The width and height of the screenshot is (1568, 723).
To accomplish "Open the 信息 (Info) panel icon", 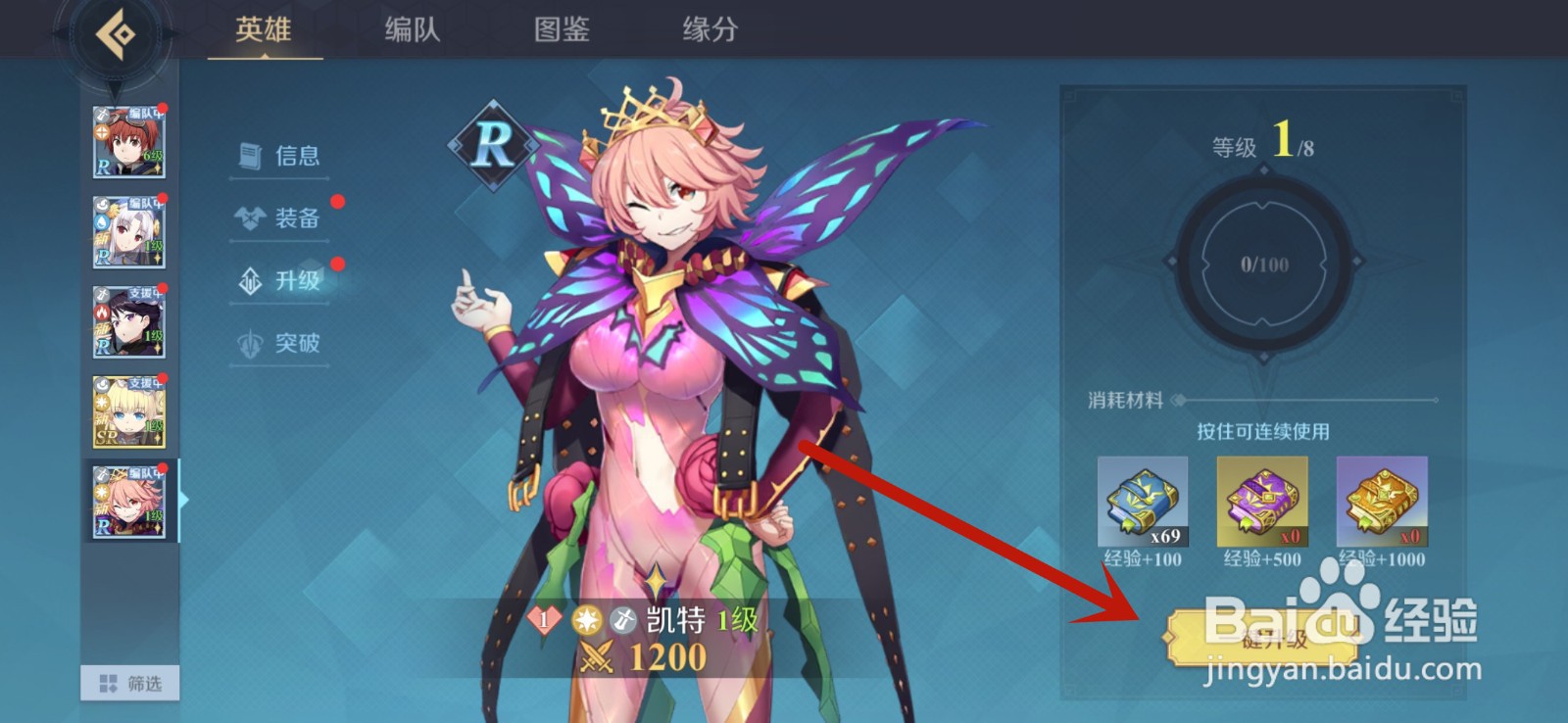I will pyautogui.click(x=251, y=154).
